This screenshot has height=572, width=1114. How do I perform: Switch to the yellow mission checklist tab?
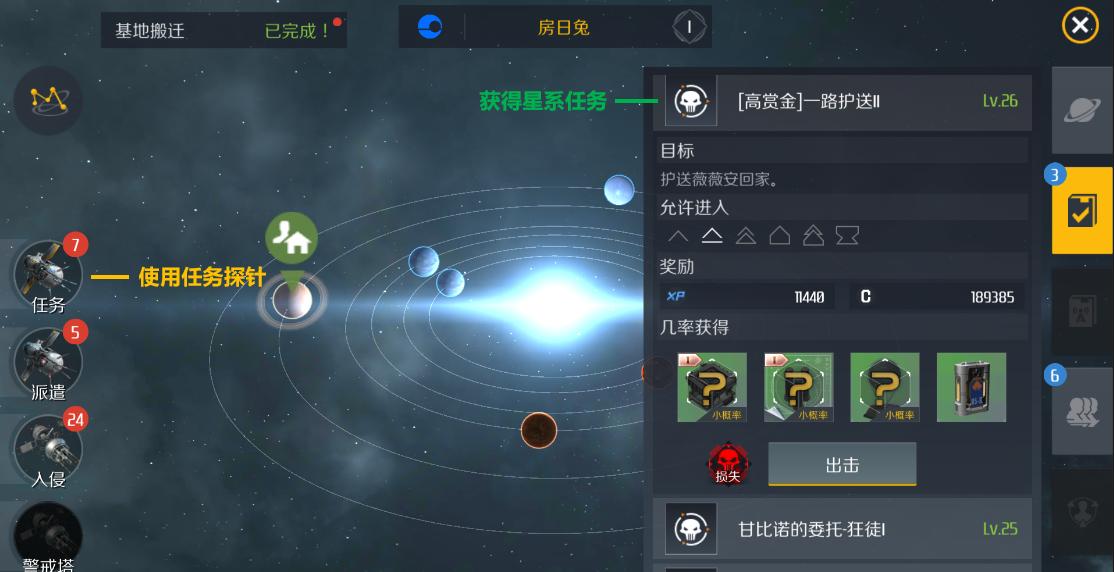click(x=1082, y=211)
